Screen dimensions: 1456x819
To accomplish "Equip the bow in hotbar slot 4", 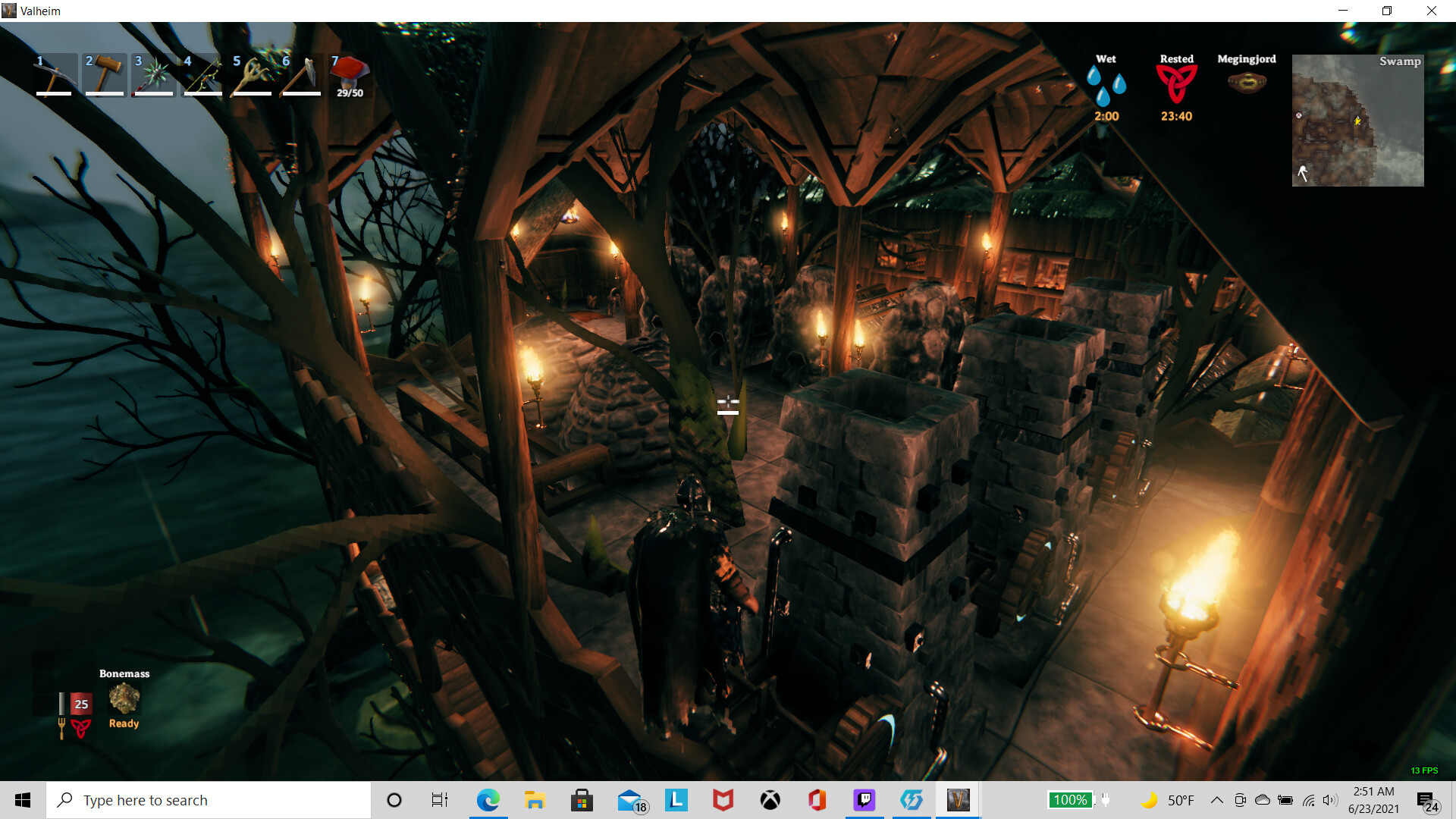I will point(201,74).
